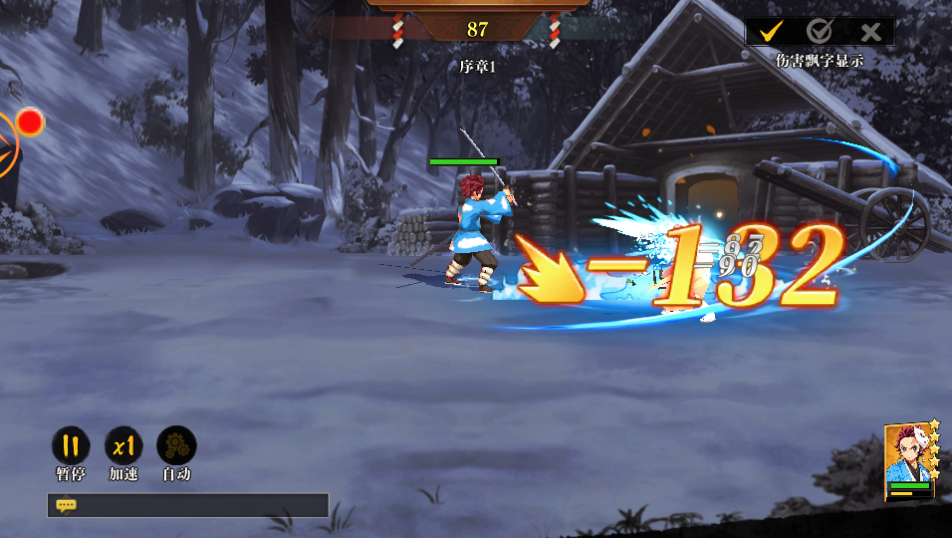Select the circled checkmark damage display option
The height and width of the screenshot is (538, 952).
tap(820, 32)
